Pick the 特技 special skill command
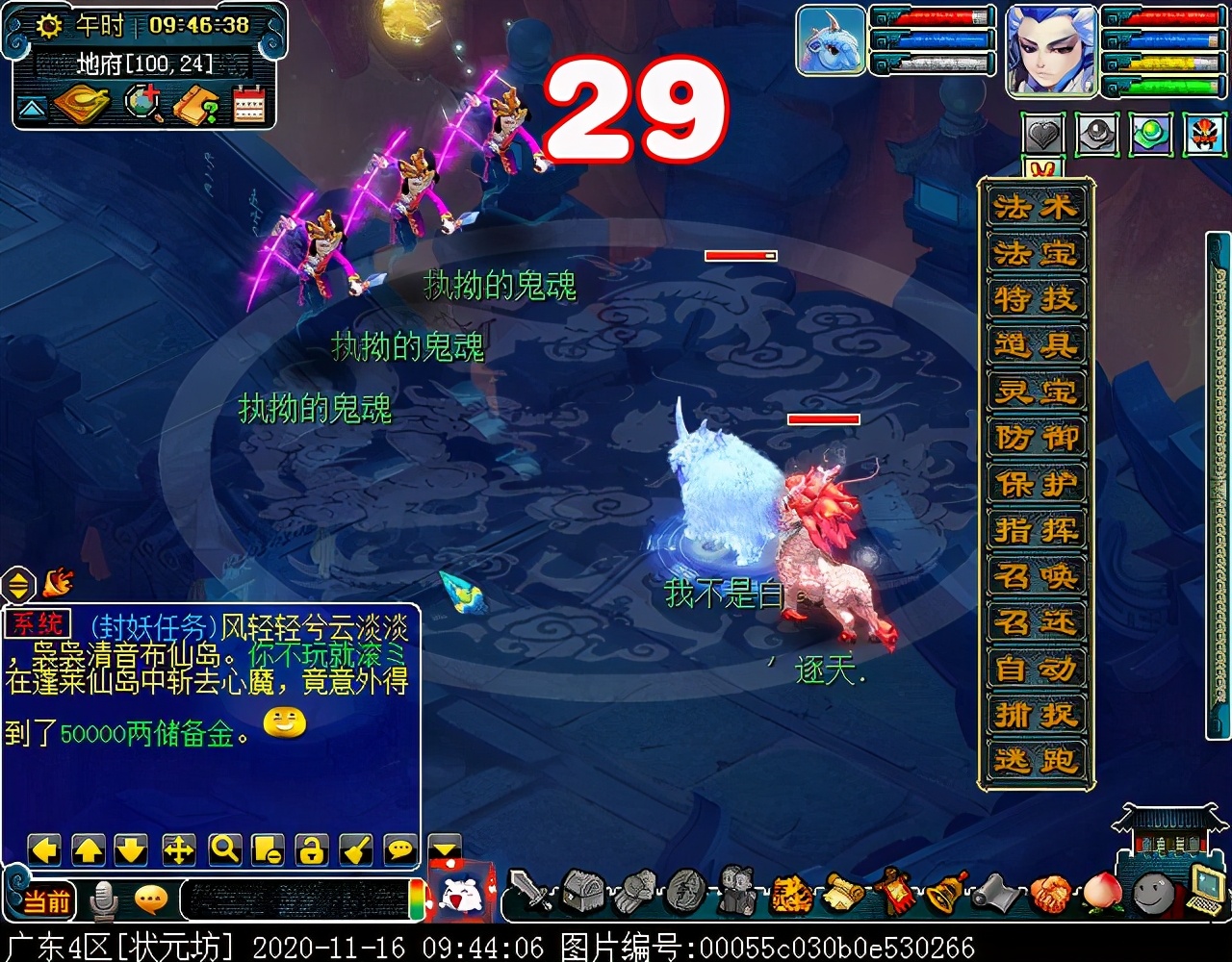The width and height of the screenshot is (1232, 962). point(1036,299)
